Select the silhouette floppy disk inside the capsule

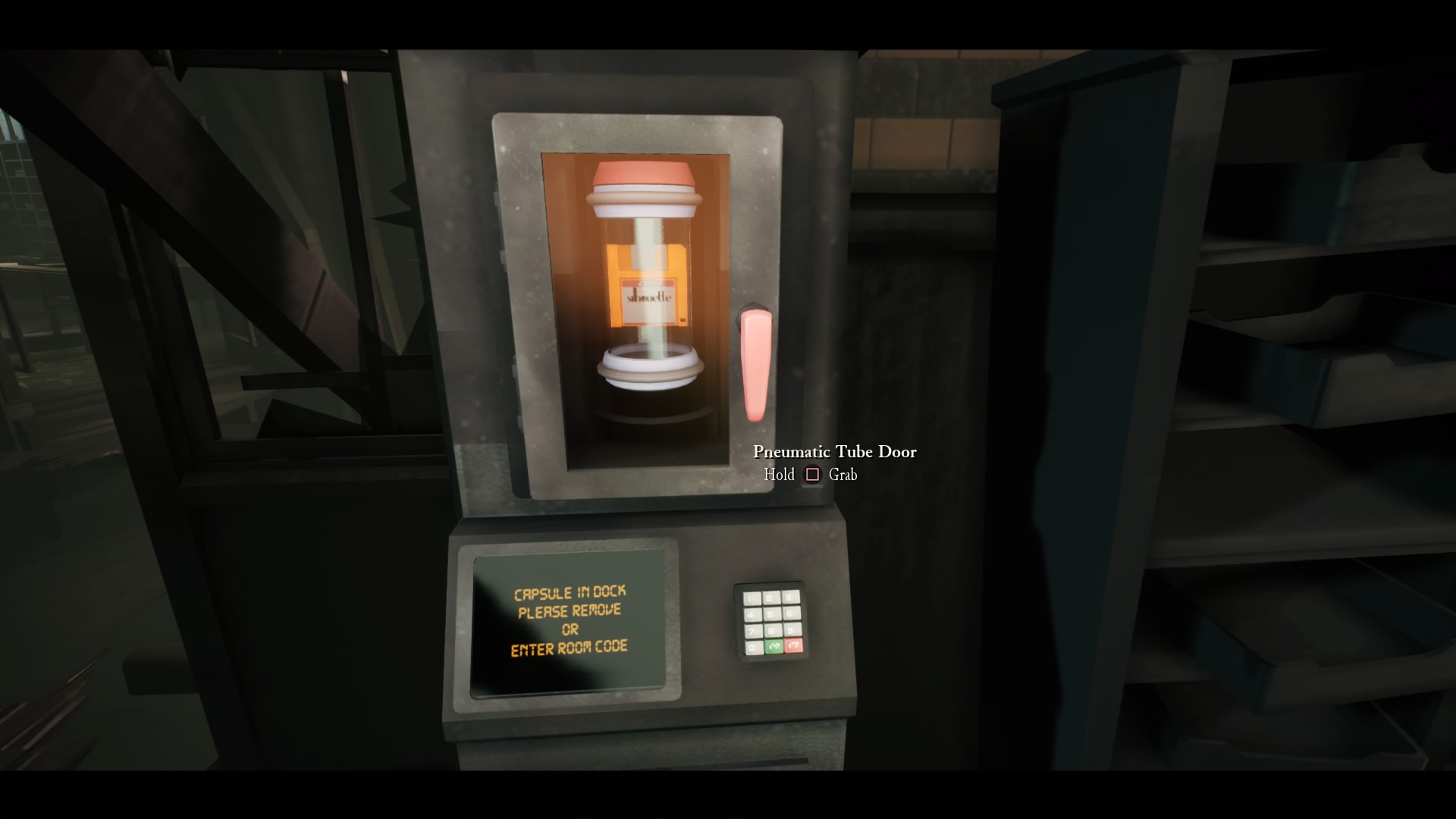pyautogui.click(x=648, y=292)
